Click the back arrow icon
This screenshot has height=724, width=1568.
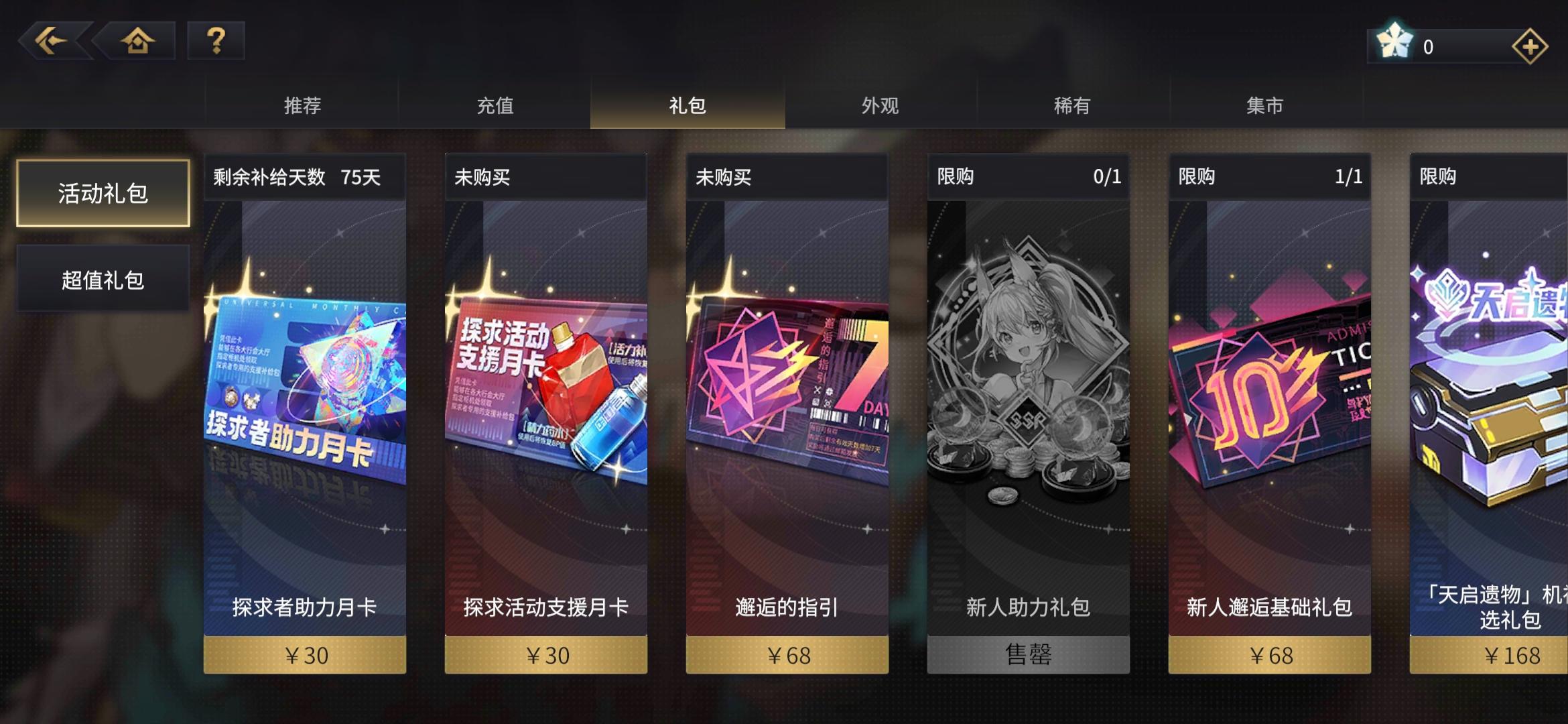click(57, 42)
